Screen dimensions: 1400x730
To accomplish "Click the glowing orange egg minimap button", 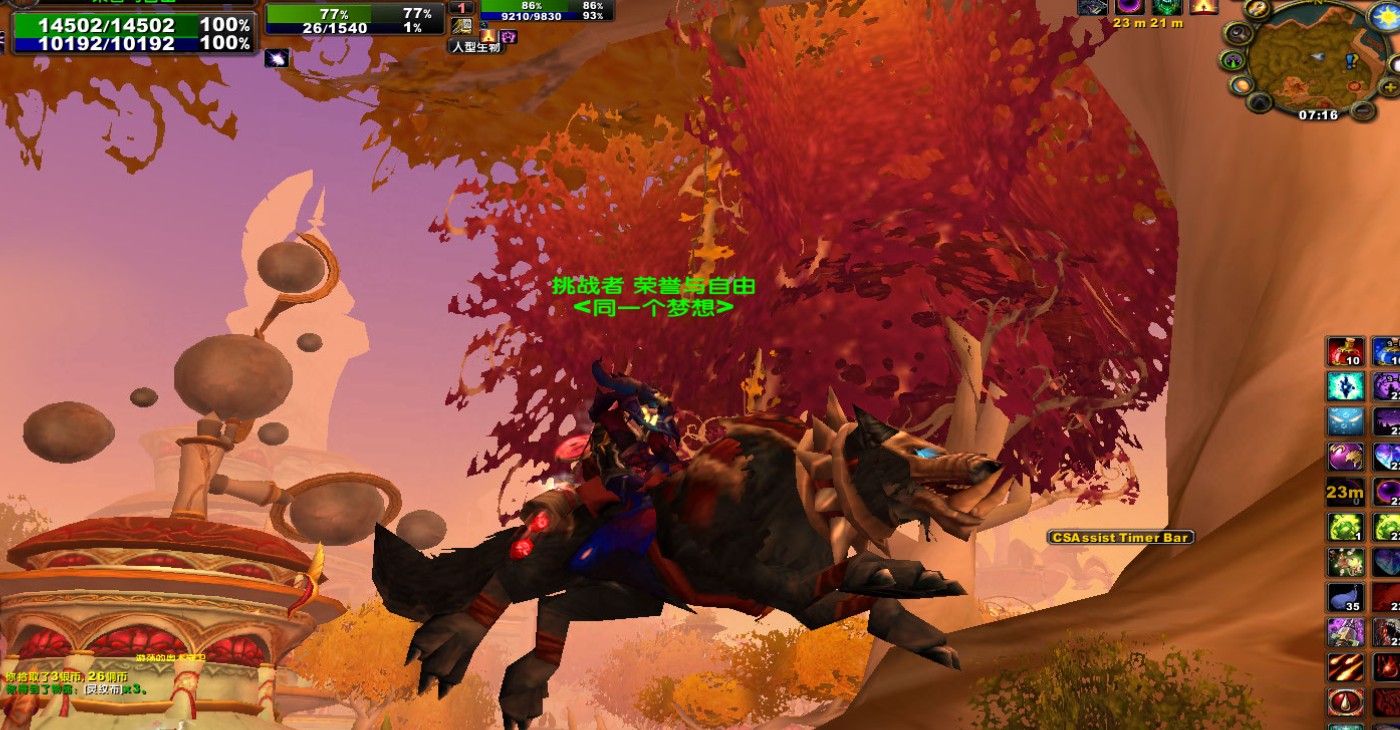I will pyautogui.click(x=1241, y=86).
